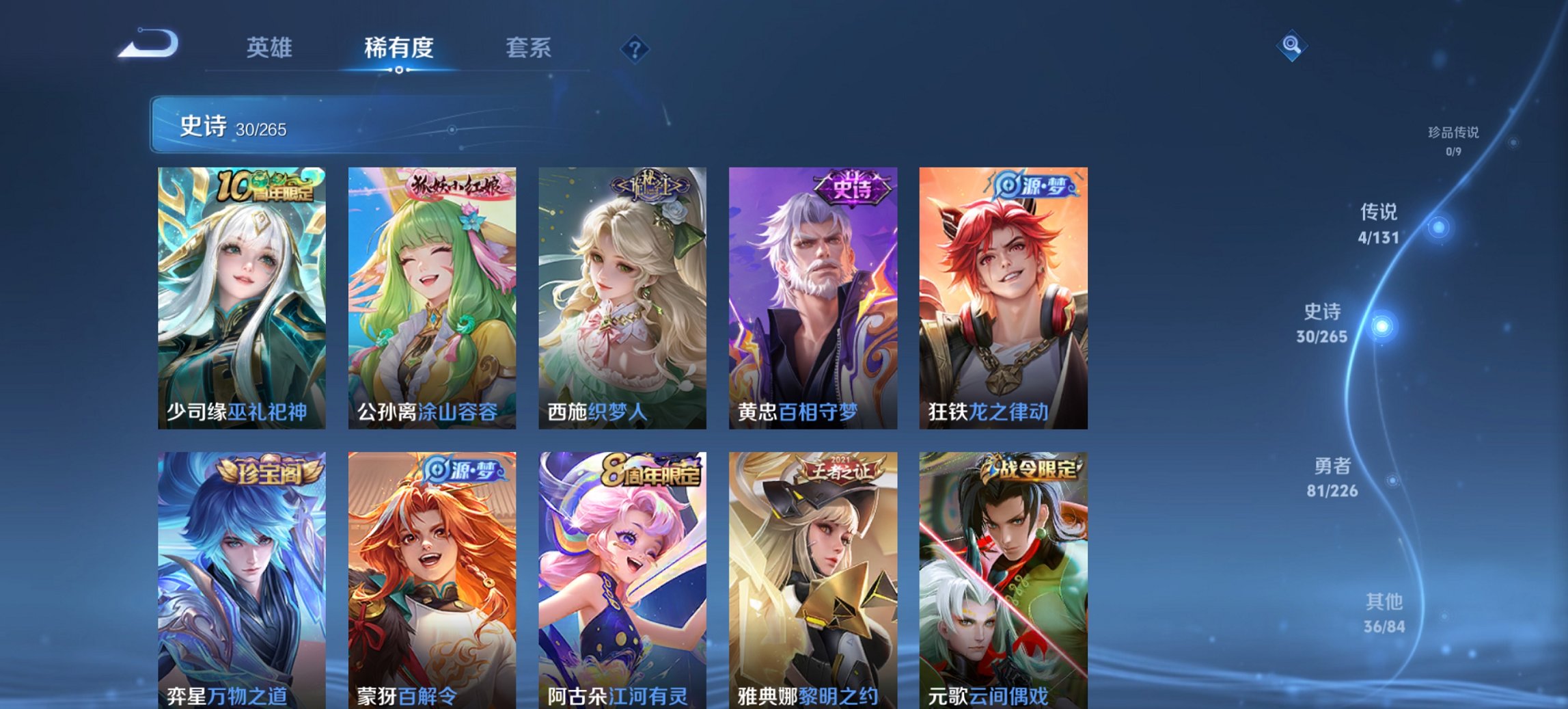Open the 黄忠百相守梦 skin card
Image resolution: width=1568 pixels, height=709 pixels.
point(808,294)
